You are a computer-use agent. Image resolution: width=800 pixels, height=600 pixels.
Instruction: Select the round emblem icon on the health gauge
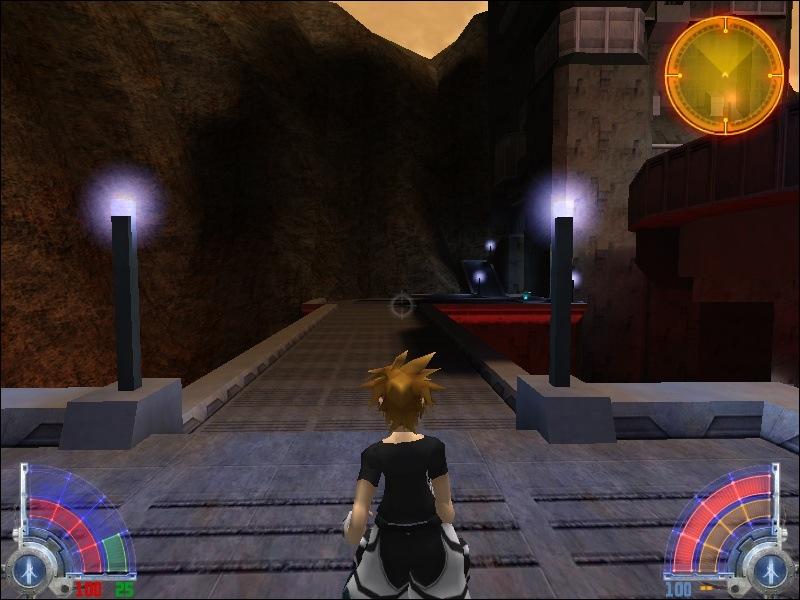tap(25, 570)
